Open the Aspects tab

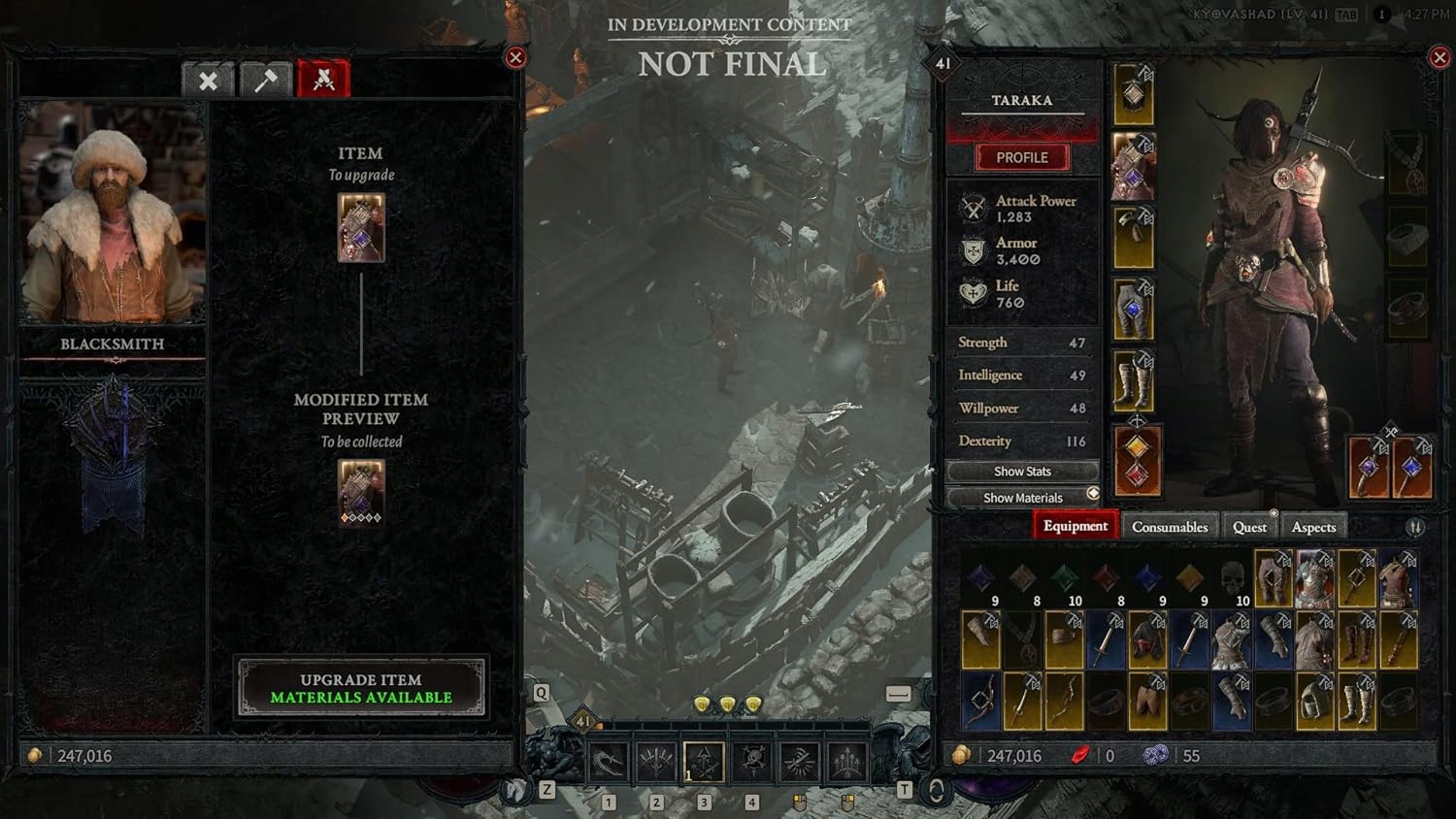1313,526
